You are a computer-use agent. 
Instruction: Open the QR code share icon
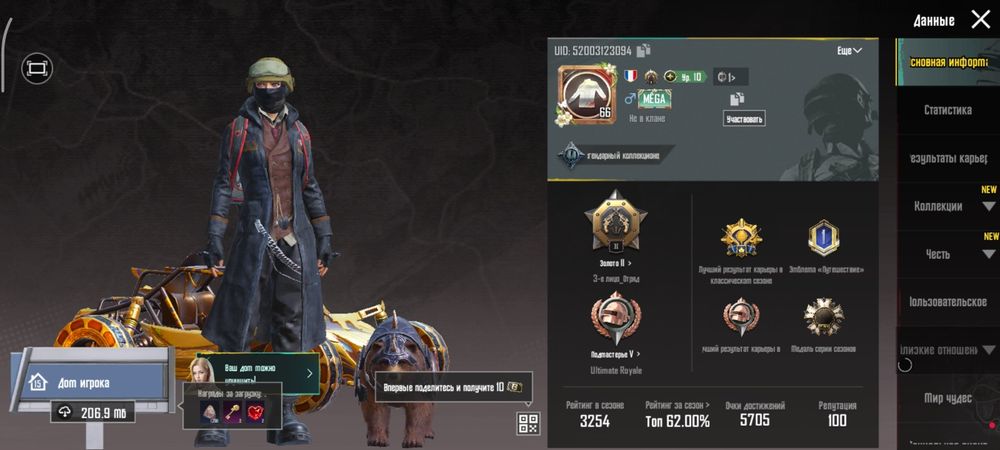point(528,423)
